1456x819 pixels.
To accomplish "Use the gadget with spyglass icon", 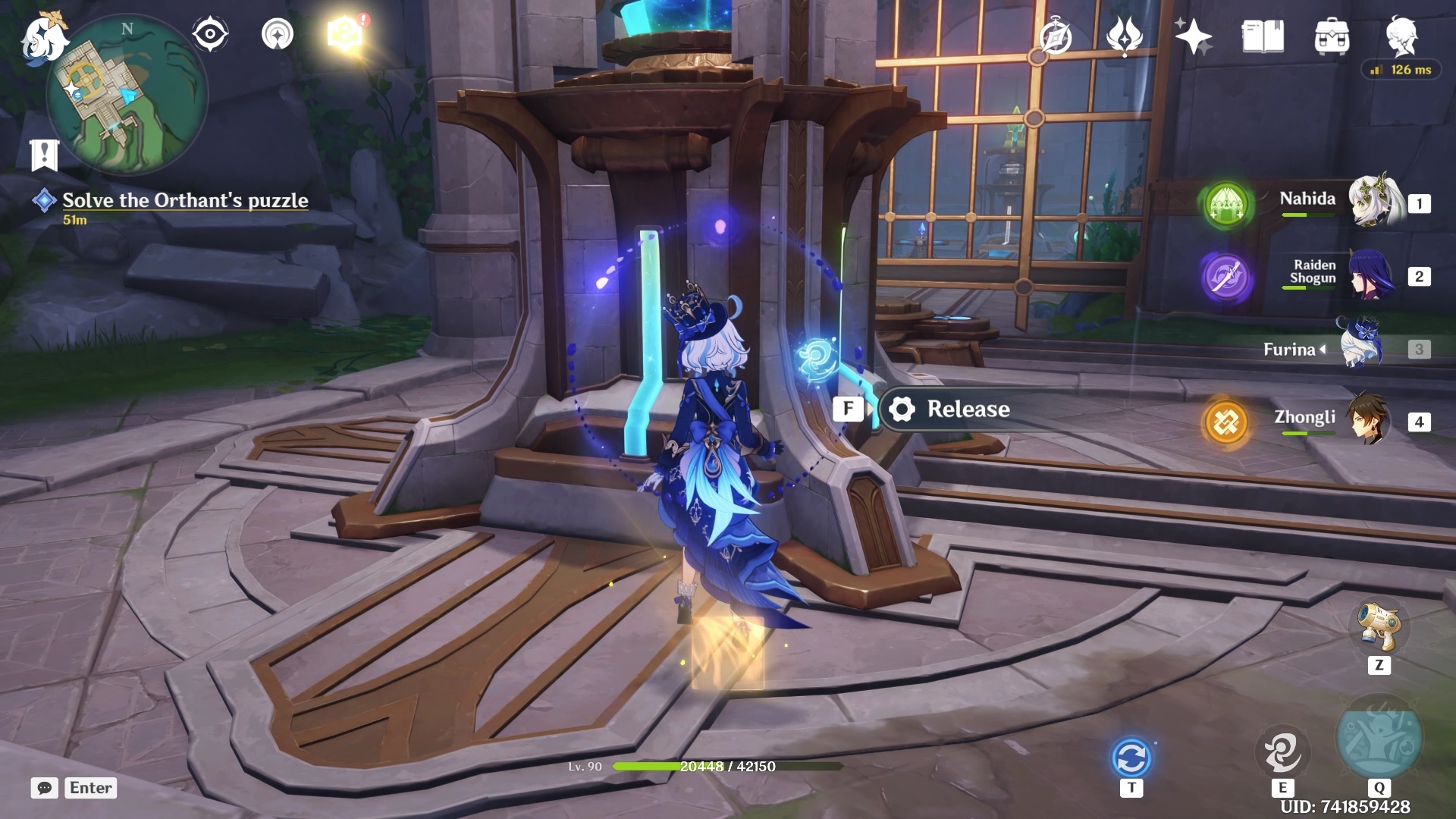I will pos(1379,626).
